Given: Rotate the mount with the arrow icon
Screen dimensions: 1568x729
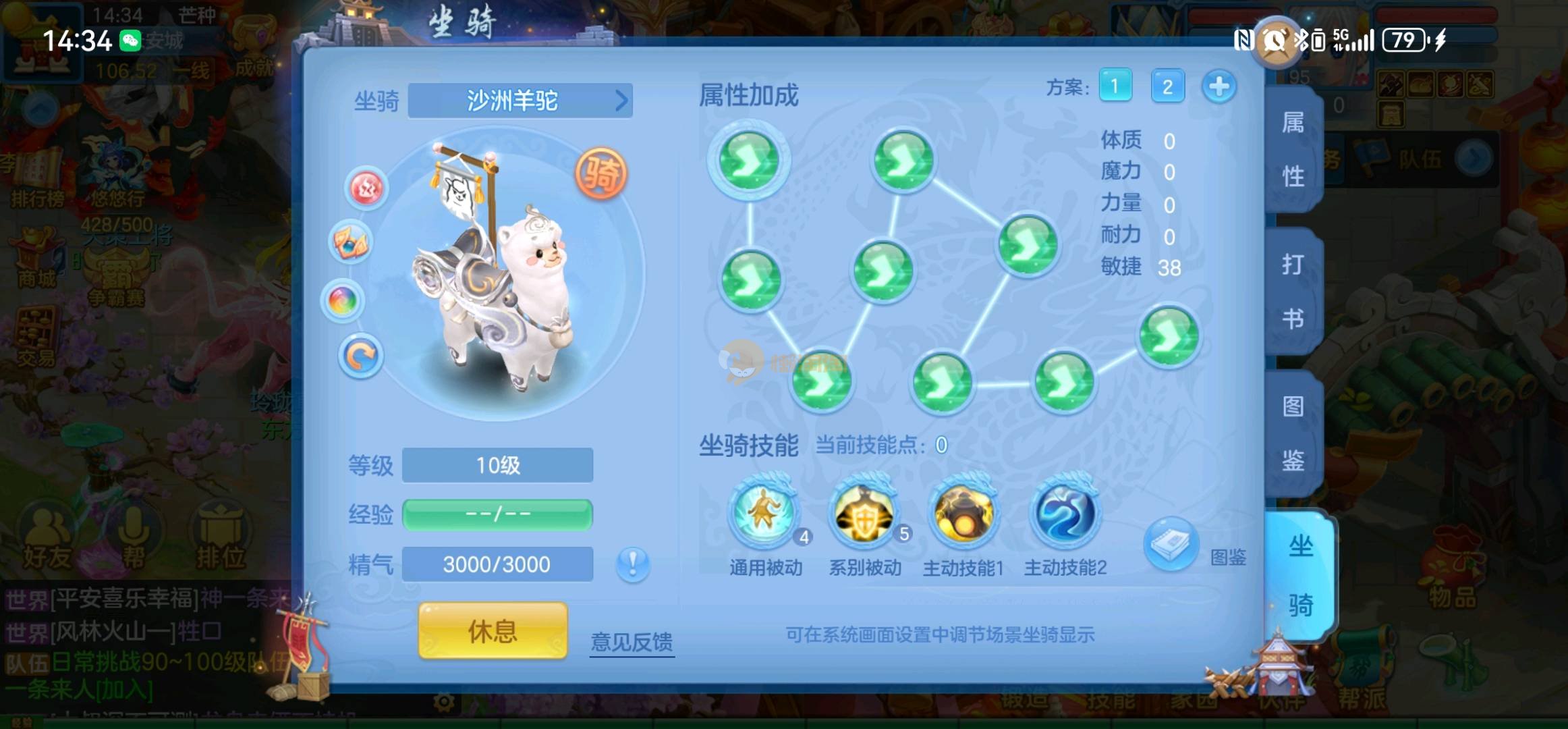Looking at the screenshot, I should [x=360, y=356].
